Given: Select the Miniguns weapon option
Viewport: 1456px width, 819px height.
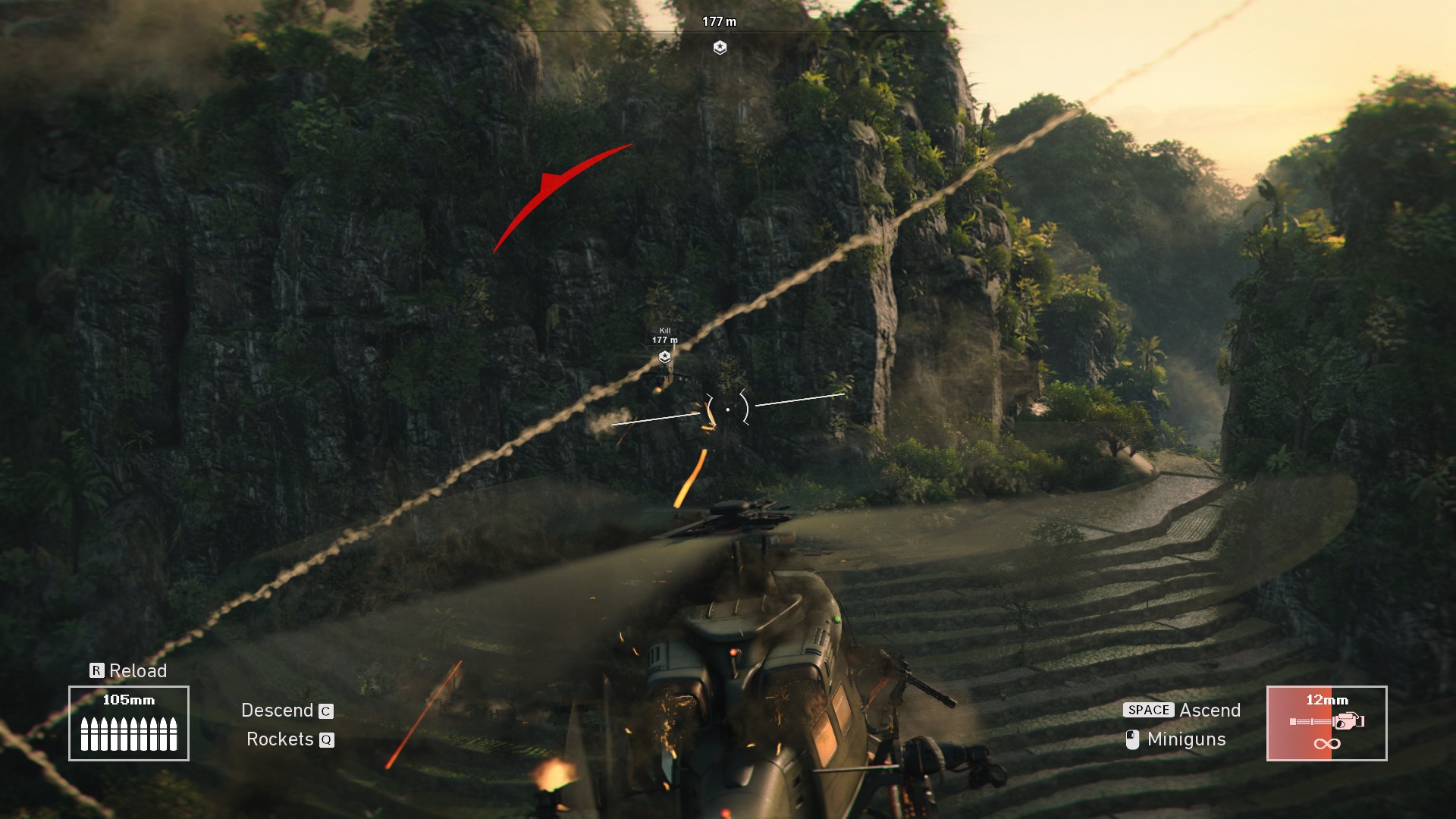Looking at the screenshot, I should tap(1186, 739).
